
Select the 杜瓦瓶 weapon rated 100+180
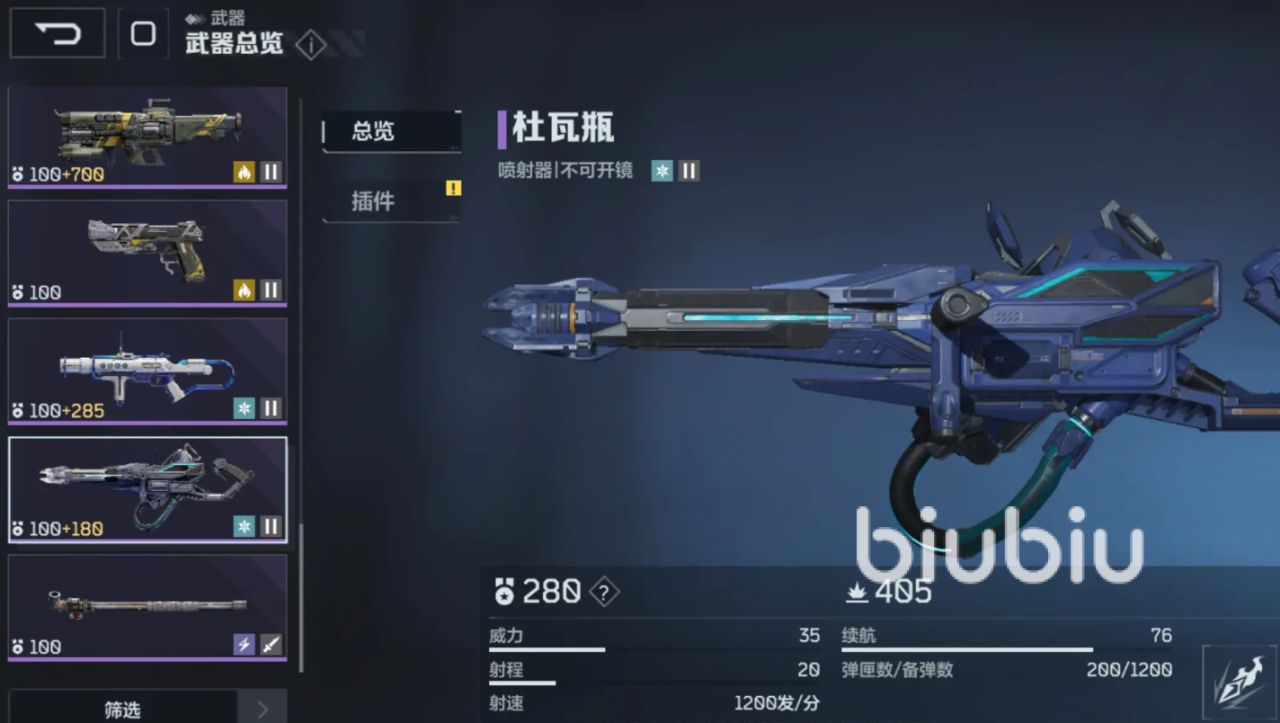click(x=147, y=490)
